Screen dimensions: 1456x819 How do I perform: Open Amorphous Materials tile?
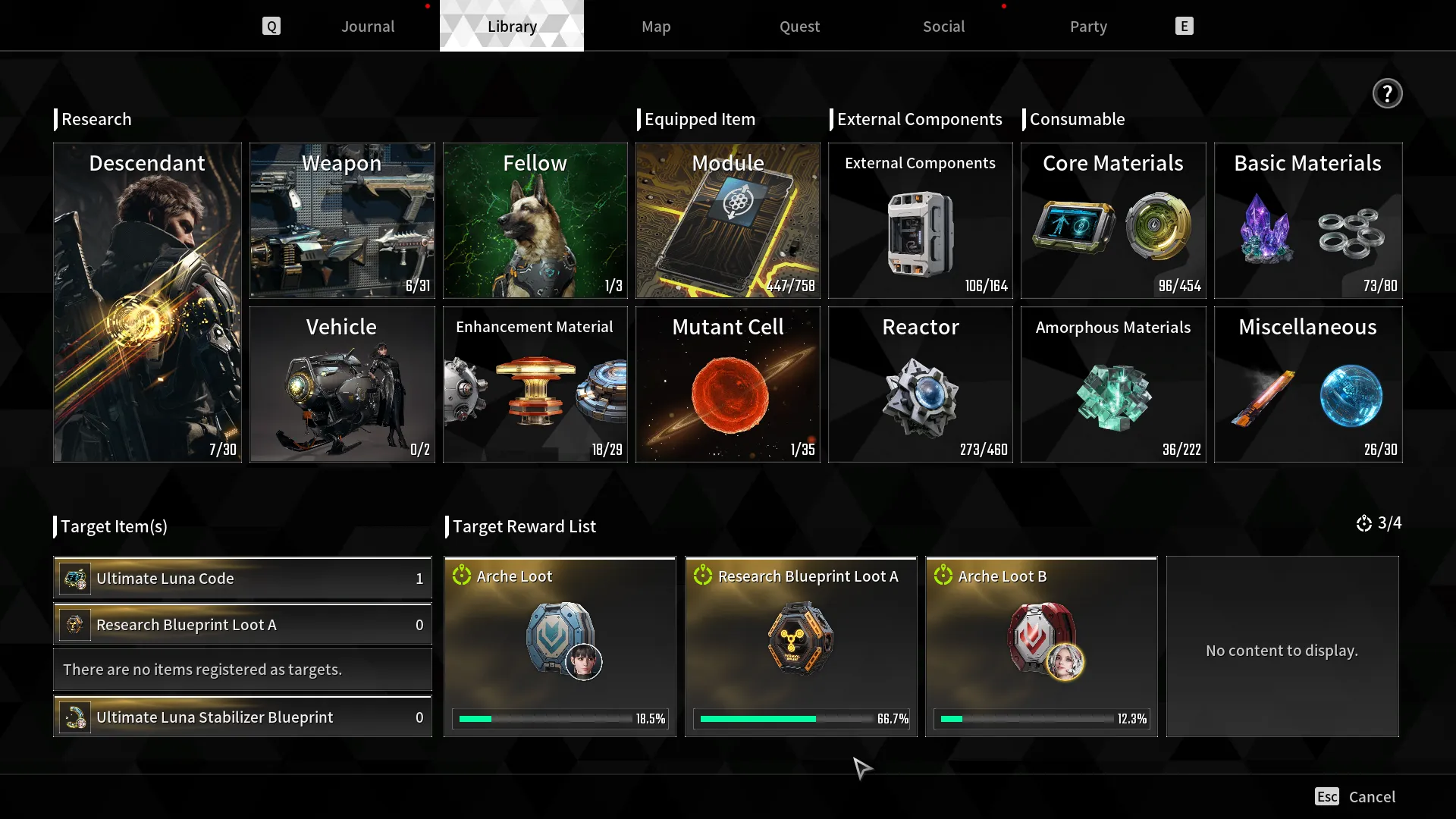pos(1112,384)
